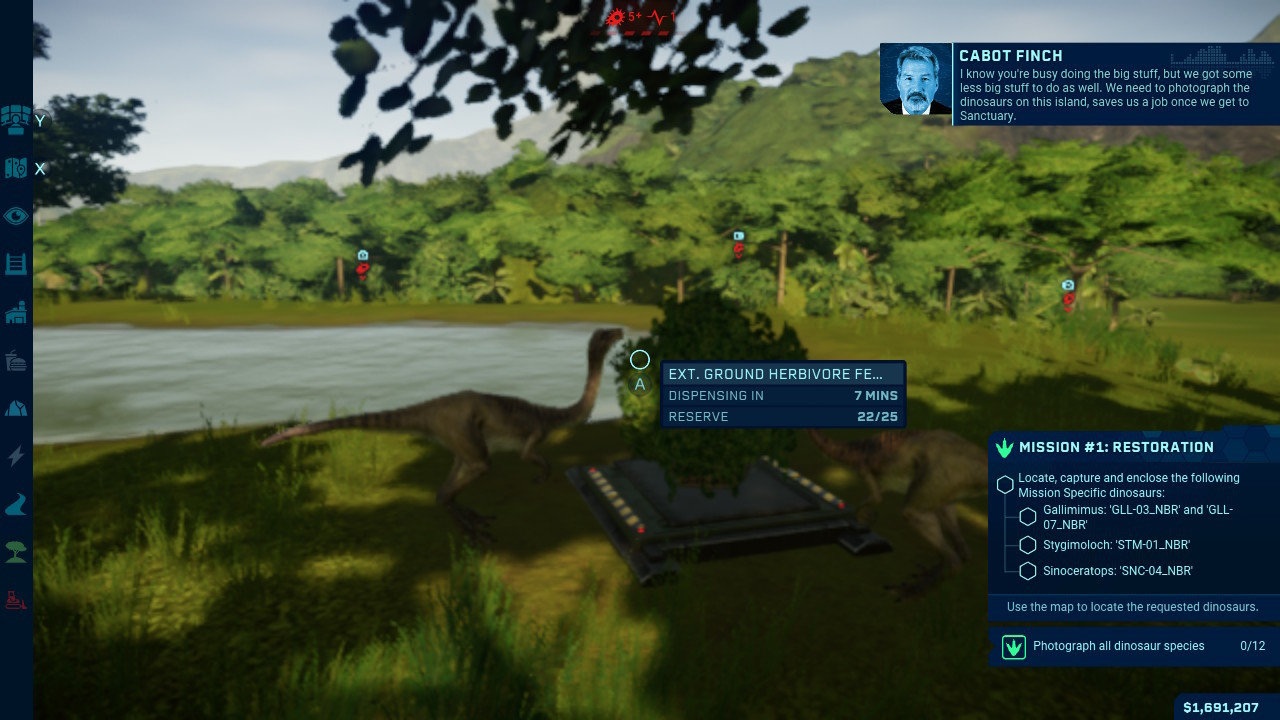The image size is (1280, 720).
Task: Click the 'Use the map to locate' instruction link
Action: click(1132, 607)
